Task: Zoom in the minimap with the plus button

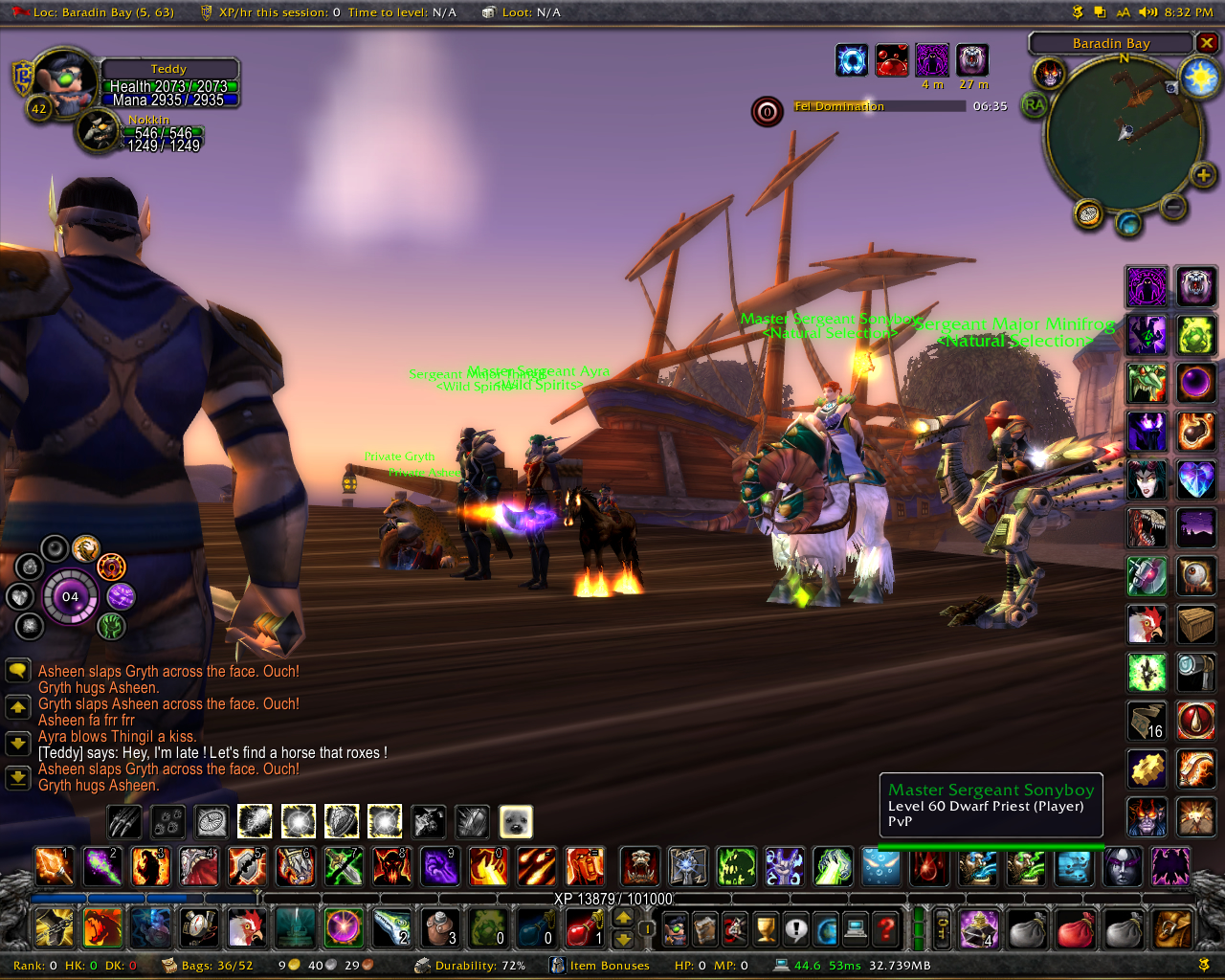Action: point(1203,174)
